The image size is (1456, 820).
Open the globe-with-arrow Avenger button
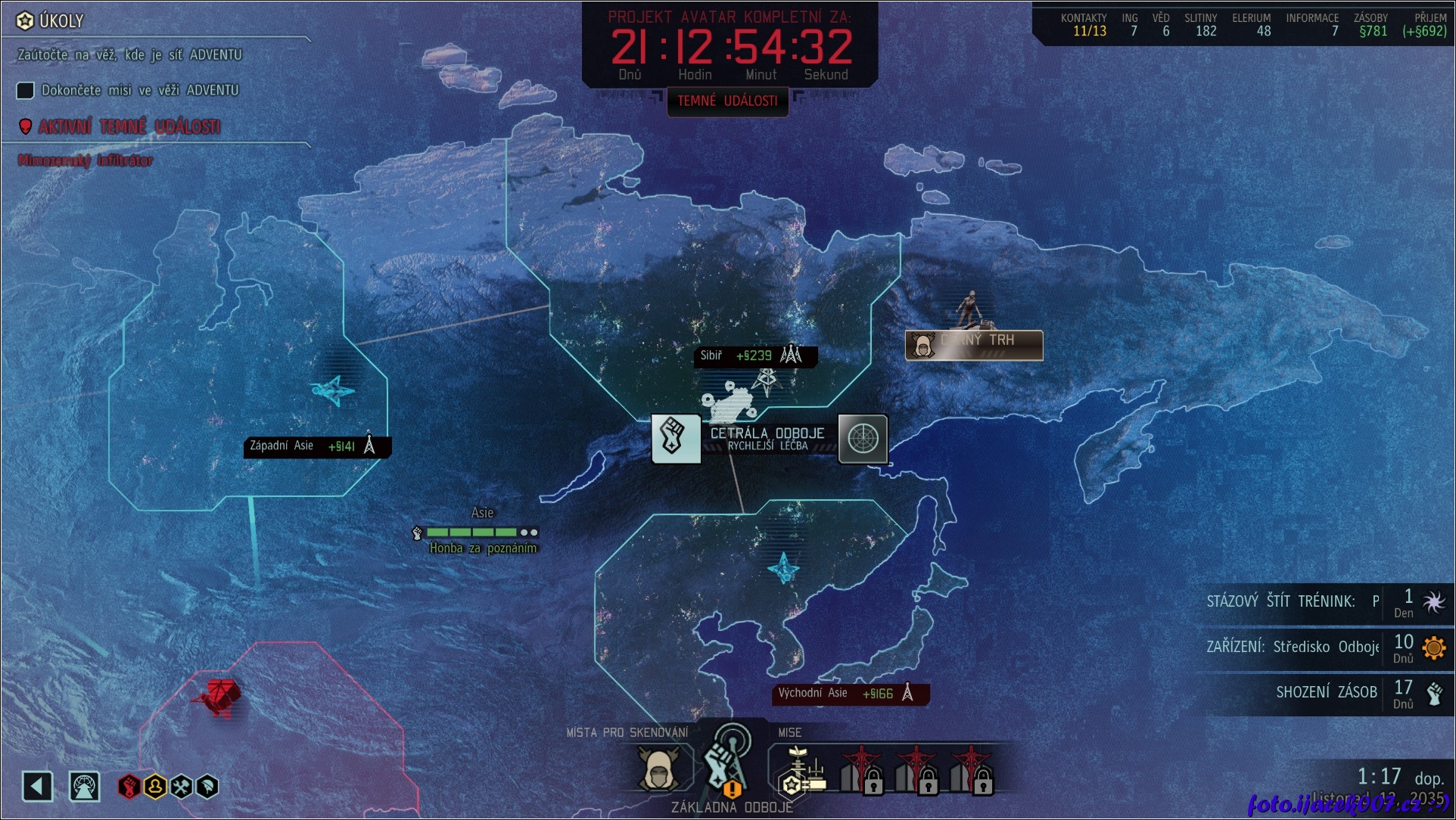point(85,787)
